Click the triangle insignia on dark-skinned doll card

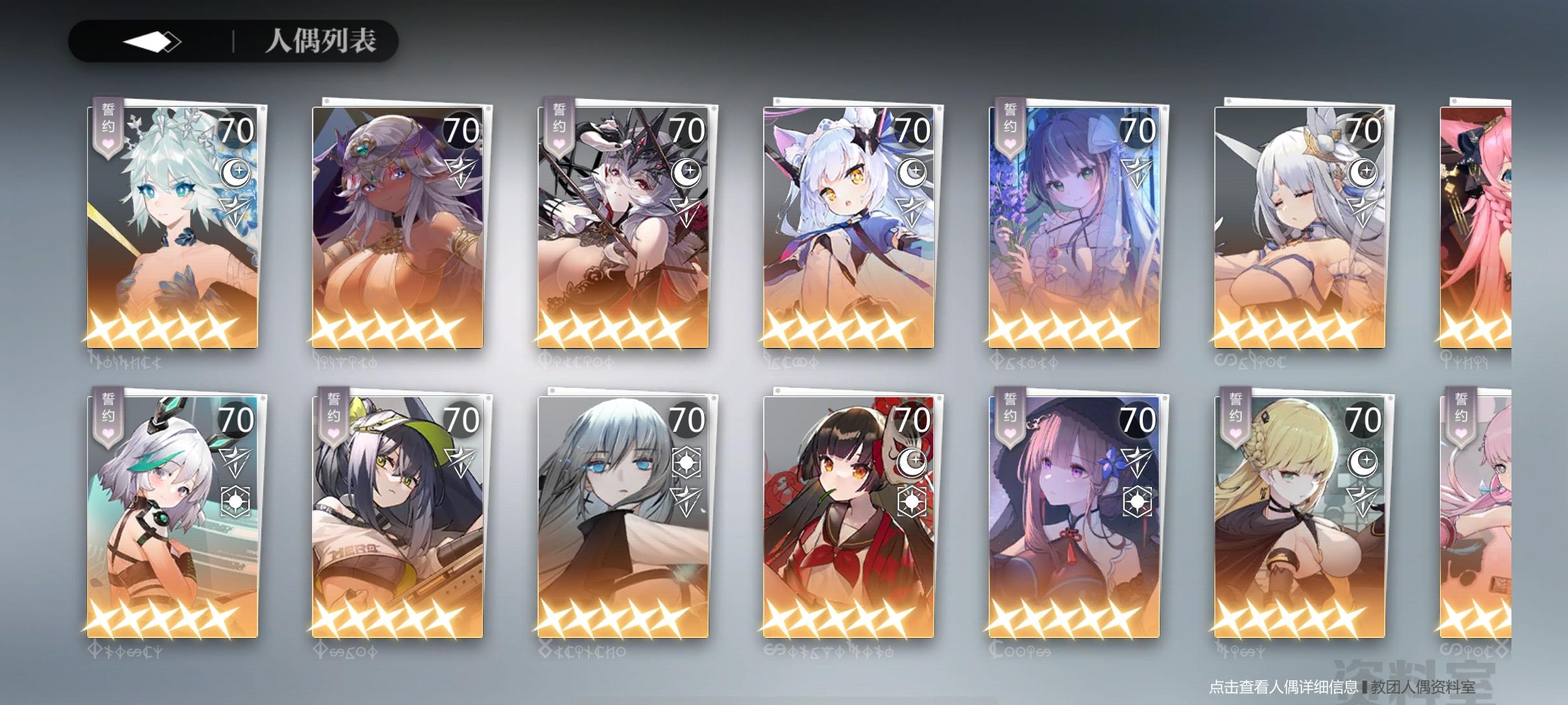[x=461, y=171]
